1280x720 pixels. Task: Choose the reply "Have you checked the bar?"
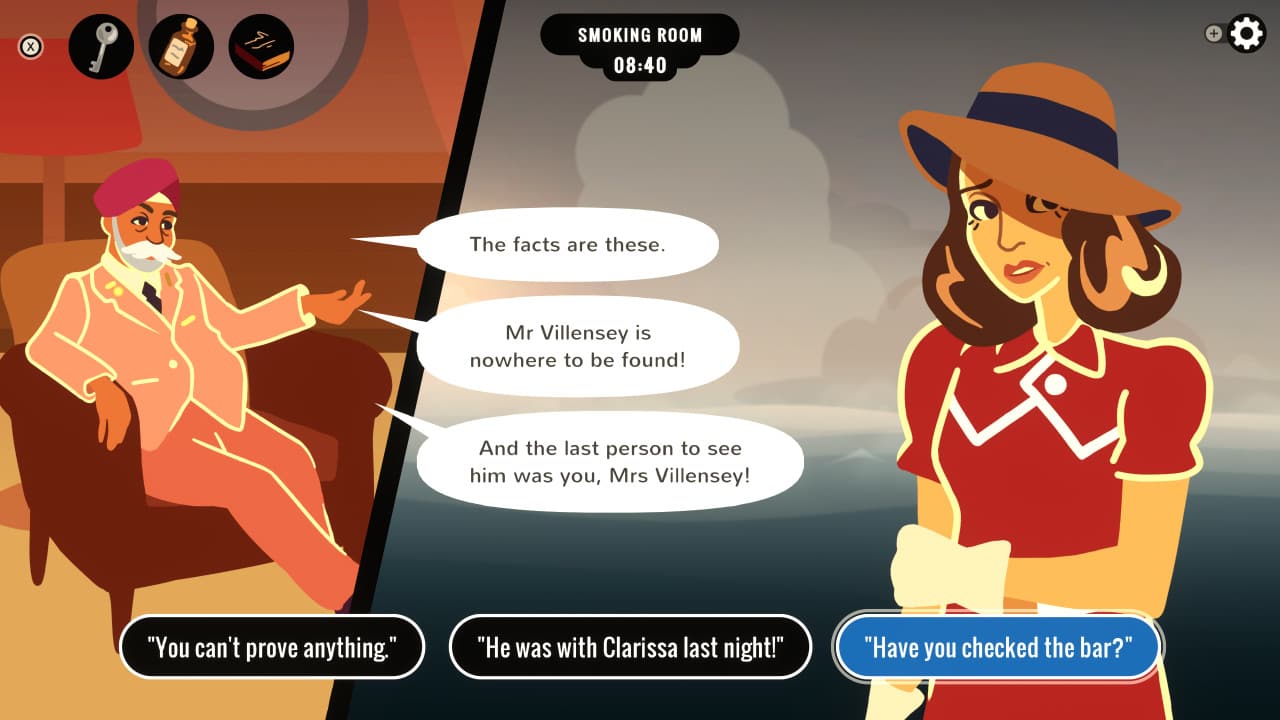pos(997,647)
